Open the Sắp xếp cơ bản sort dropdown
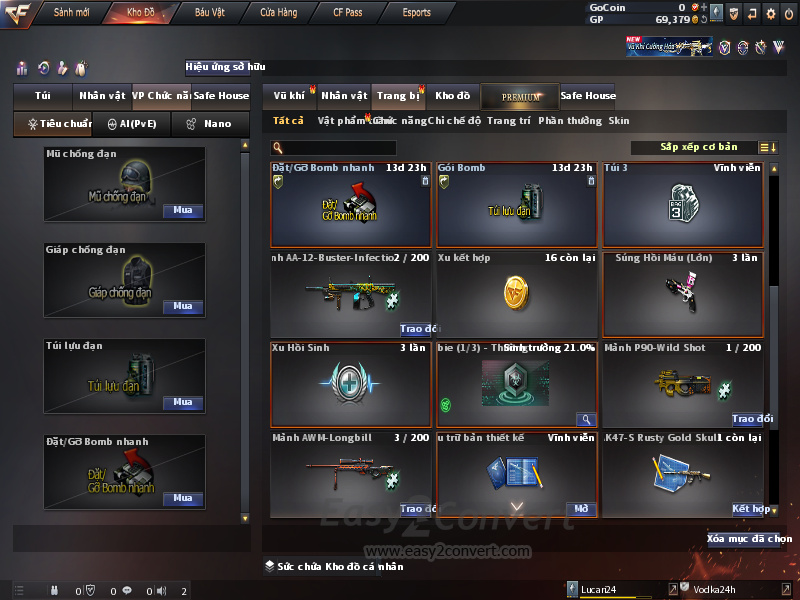This screenshot has width=800, height=600. click(698, 147)
